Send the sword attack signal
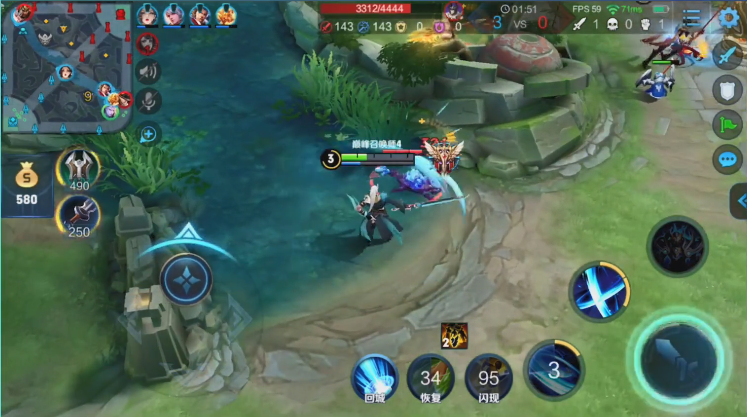The height and width of the screenshot is (417, 747). tap(727, 55)
